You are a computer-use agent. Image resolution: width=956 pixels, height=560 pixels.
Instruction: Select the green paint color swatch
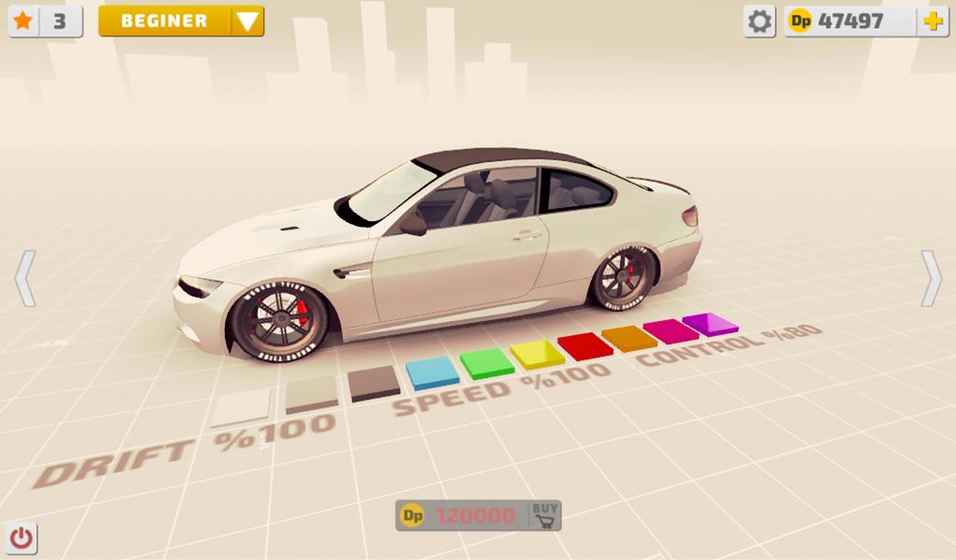pyautogui.click(x=487, y=362)
